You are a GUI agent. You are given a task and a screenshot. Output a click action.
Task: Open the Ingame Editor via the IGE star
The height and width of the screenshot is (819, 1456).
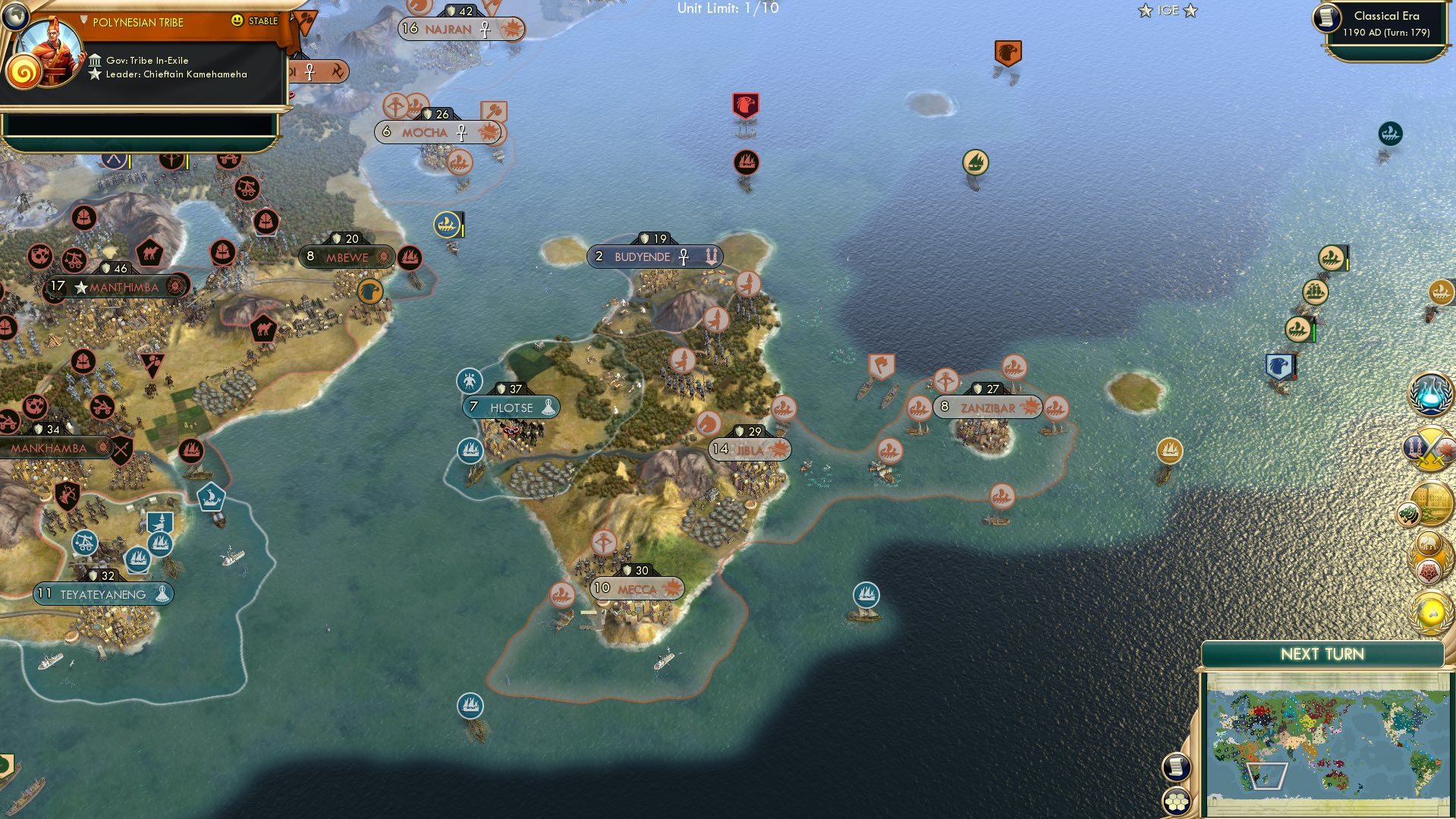coord(1167,11)
